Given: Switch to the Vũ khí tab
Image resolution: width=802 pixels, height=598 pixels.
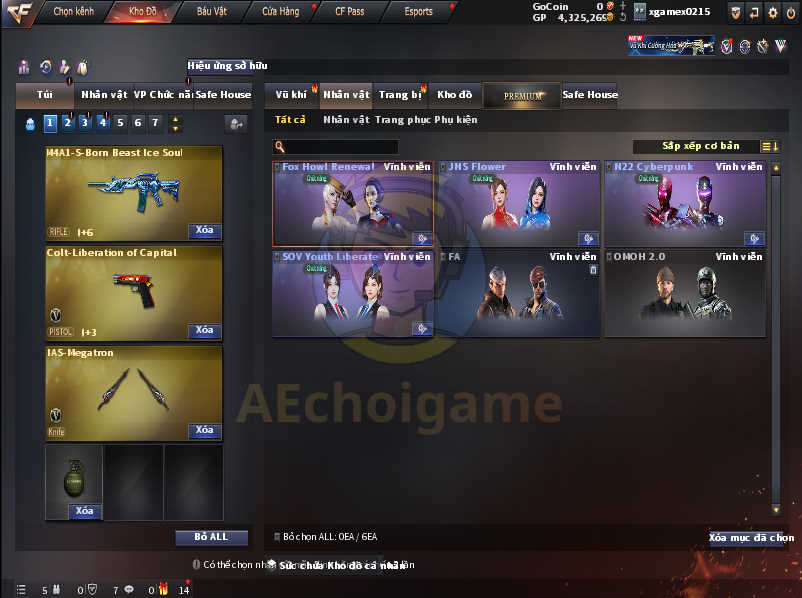Looking at the screenshot, I should 291,95.
